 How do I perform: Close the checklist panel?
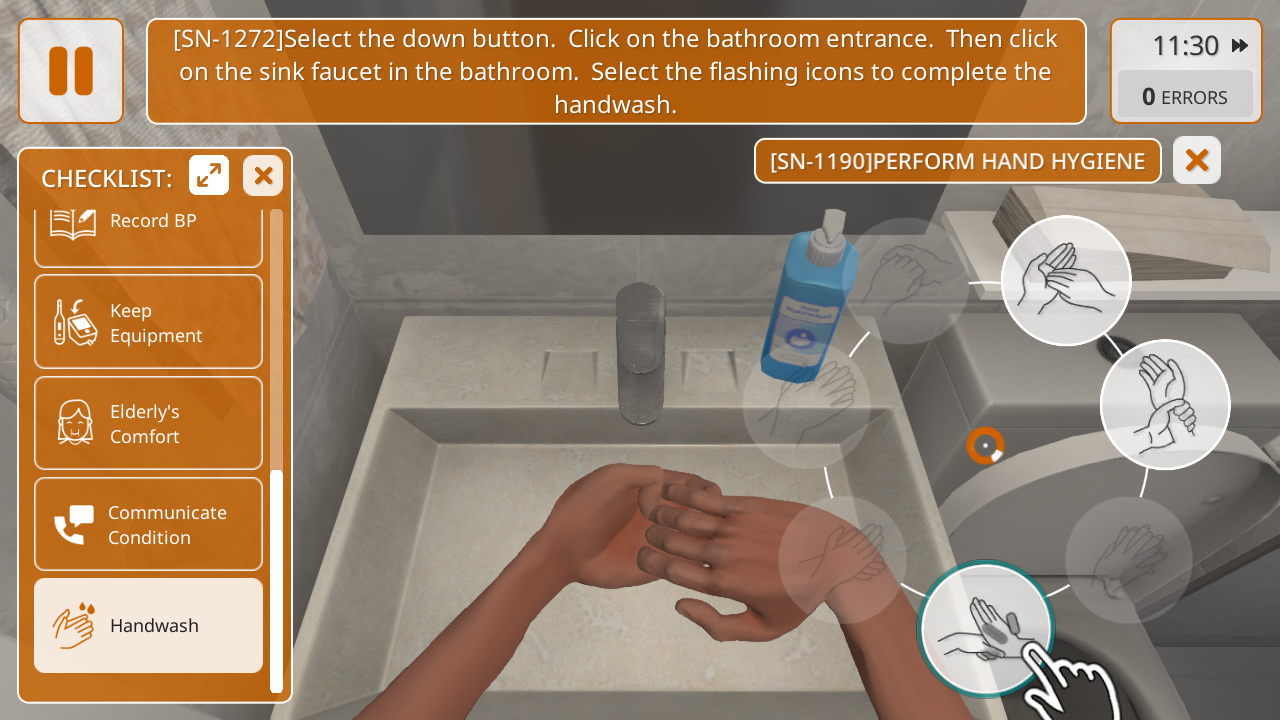[263, 176]
